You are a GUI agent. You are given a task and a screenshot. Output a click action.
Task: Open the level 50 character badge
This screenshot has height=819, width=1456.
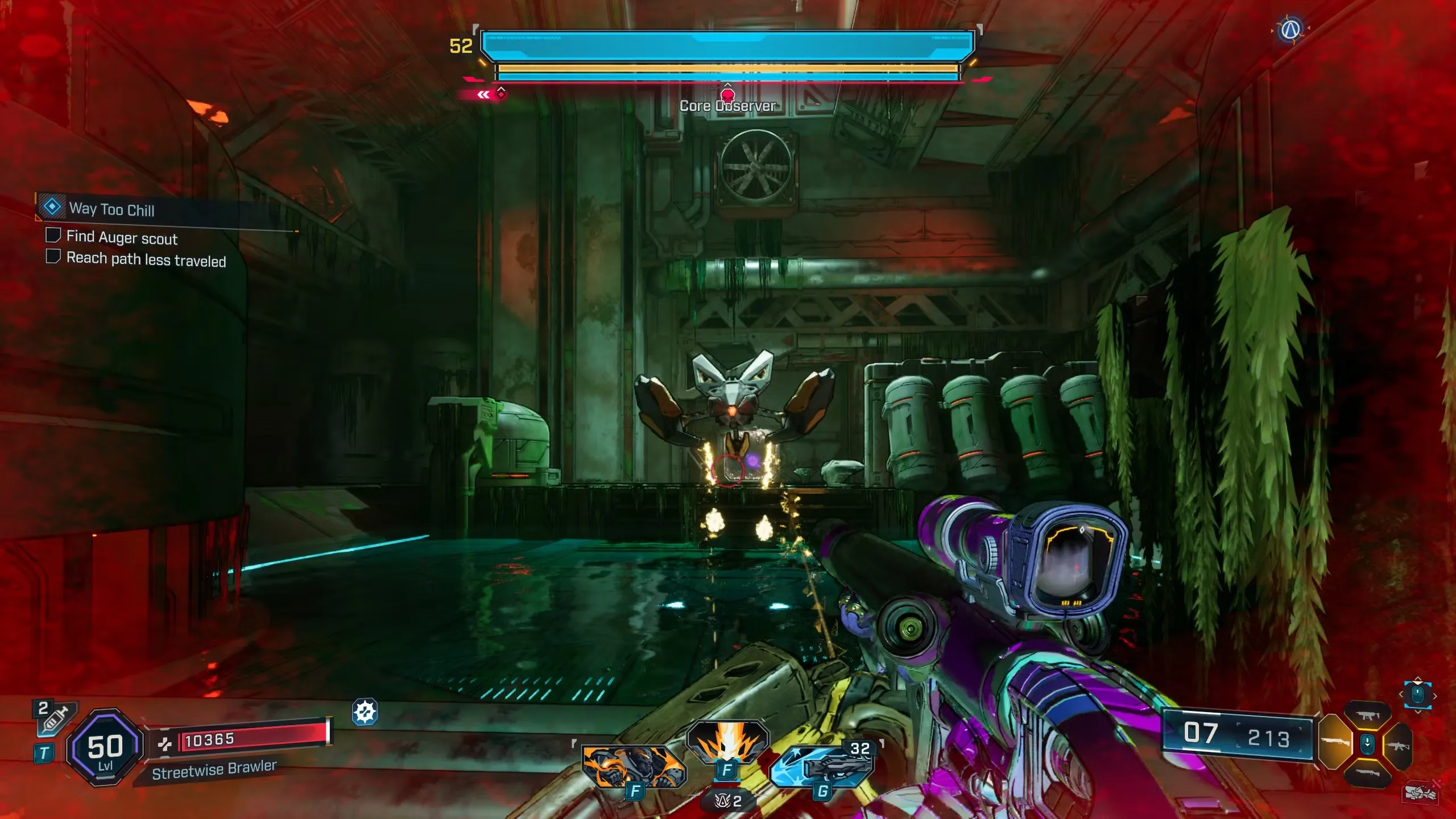point(105,748)
